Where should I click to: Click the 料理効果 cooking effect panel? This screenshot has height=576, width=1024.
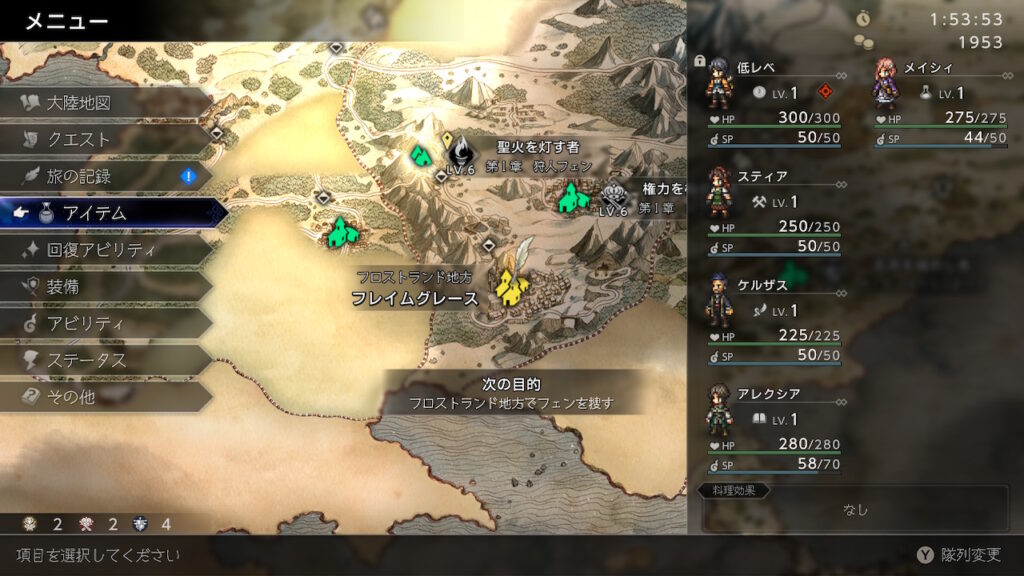[854, 508]
